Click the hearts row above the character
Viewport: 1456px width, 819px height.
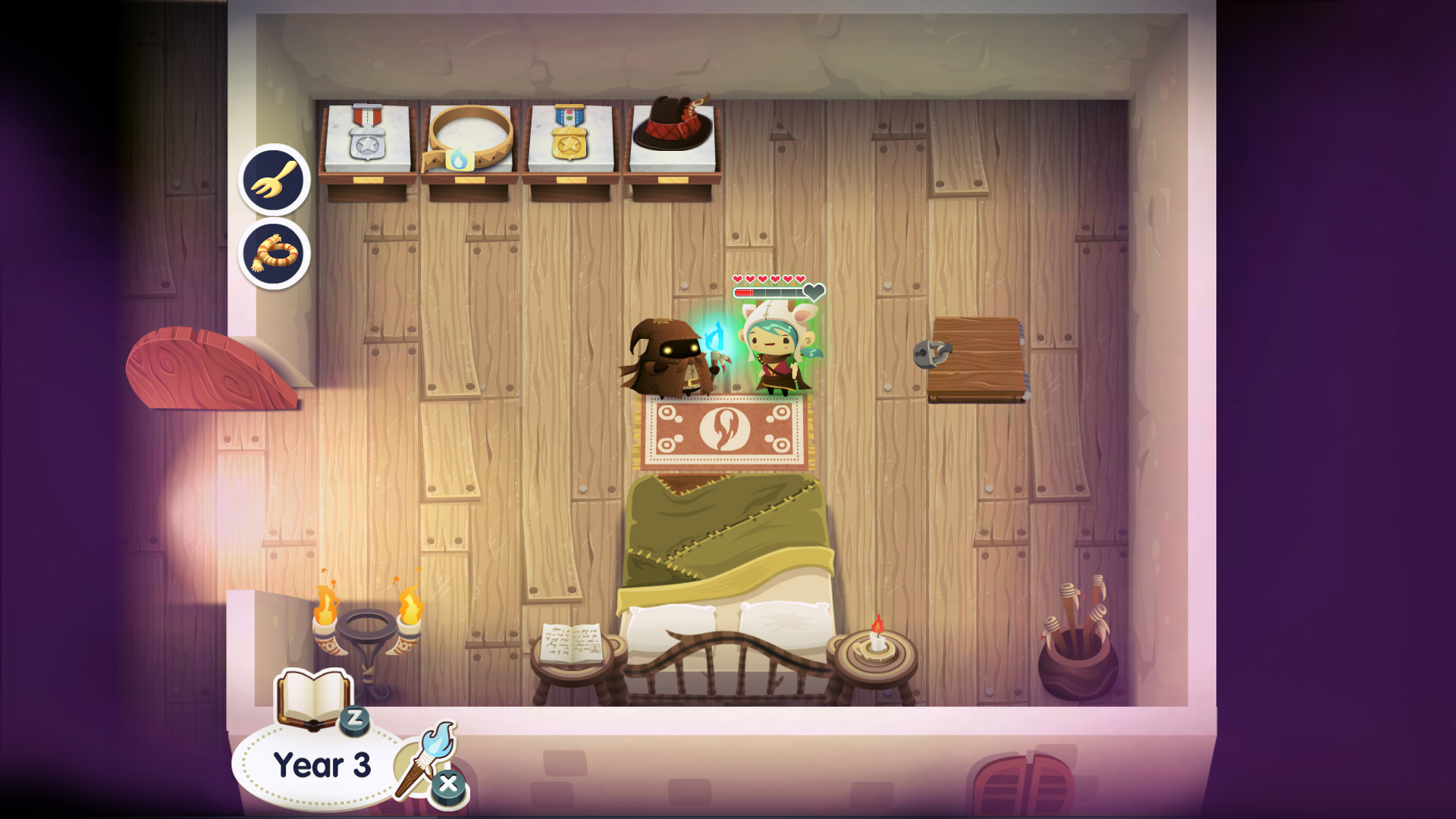(768, 279)
